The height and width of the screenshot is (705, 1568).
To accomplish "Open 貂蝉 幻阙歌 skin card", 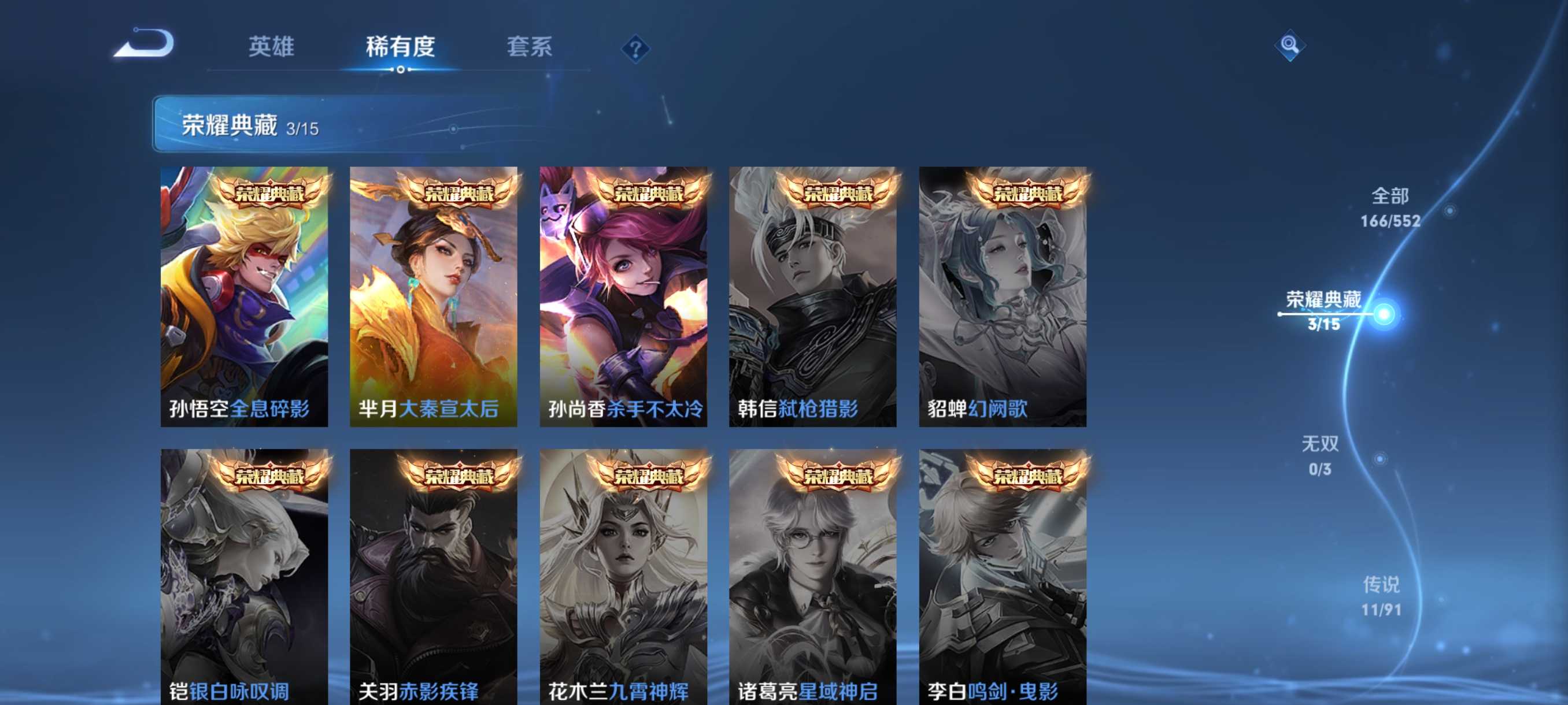I will pos(1004,298).
